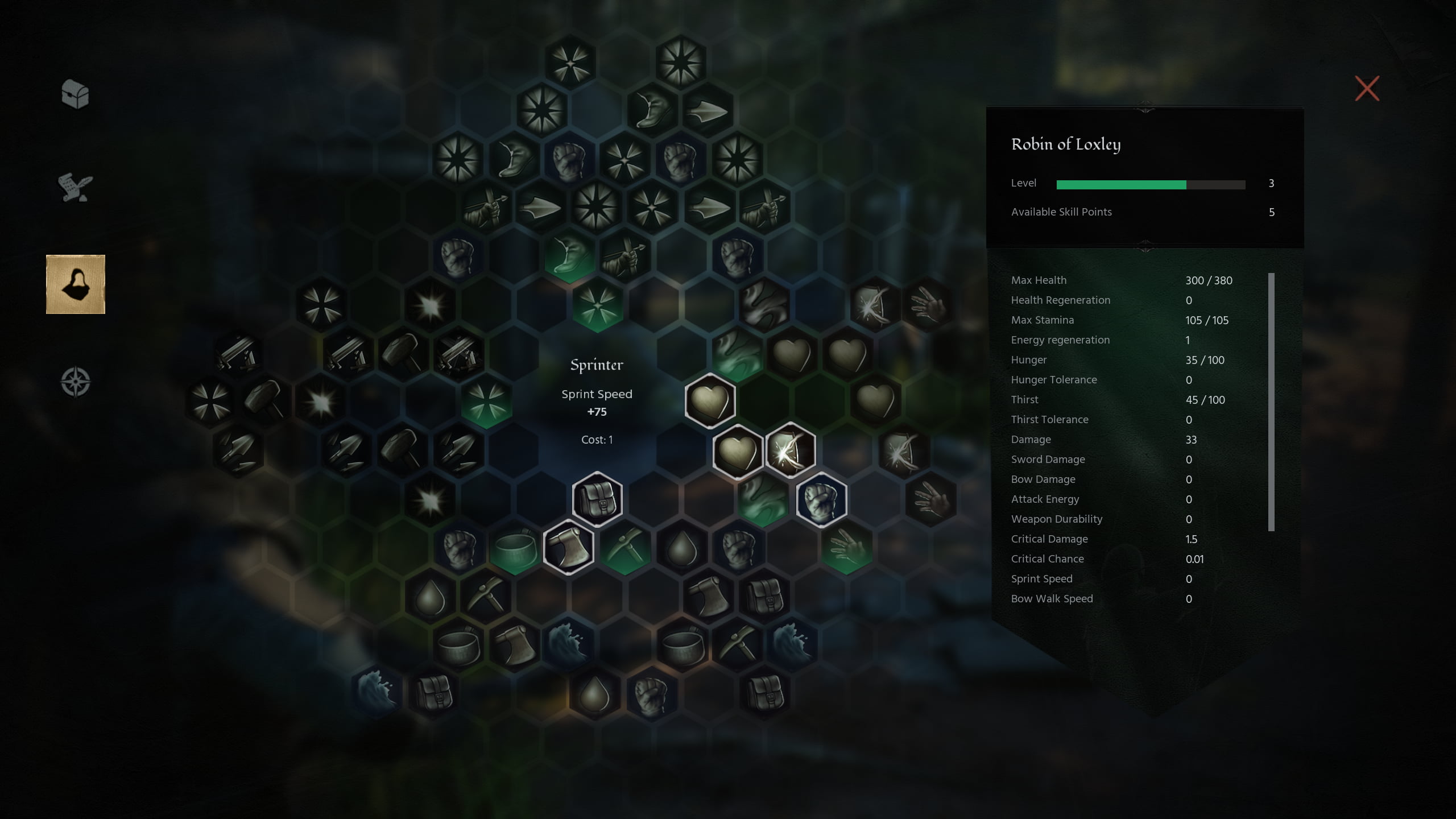The width and height of the screenshot is (1456, 819).
Task: Click the stats list scrollbar
Action: point(1271,402)
